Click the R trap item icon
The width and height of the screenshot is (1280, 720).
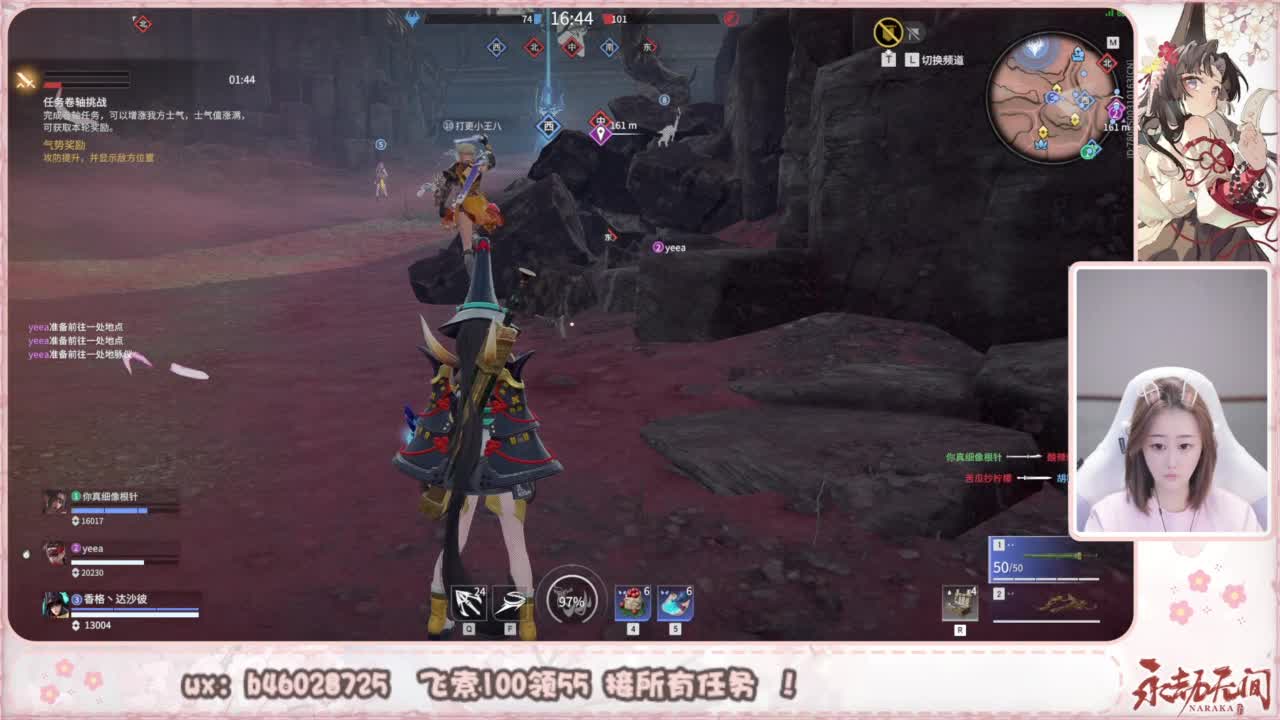tap(961, 601)
